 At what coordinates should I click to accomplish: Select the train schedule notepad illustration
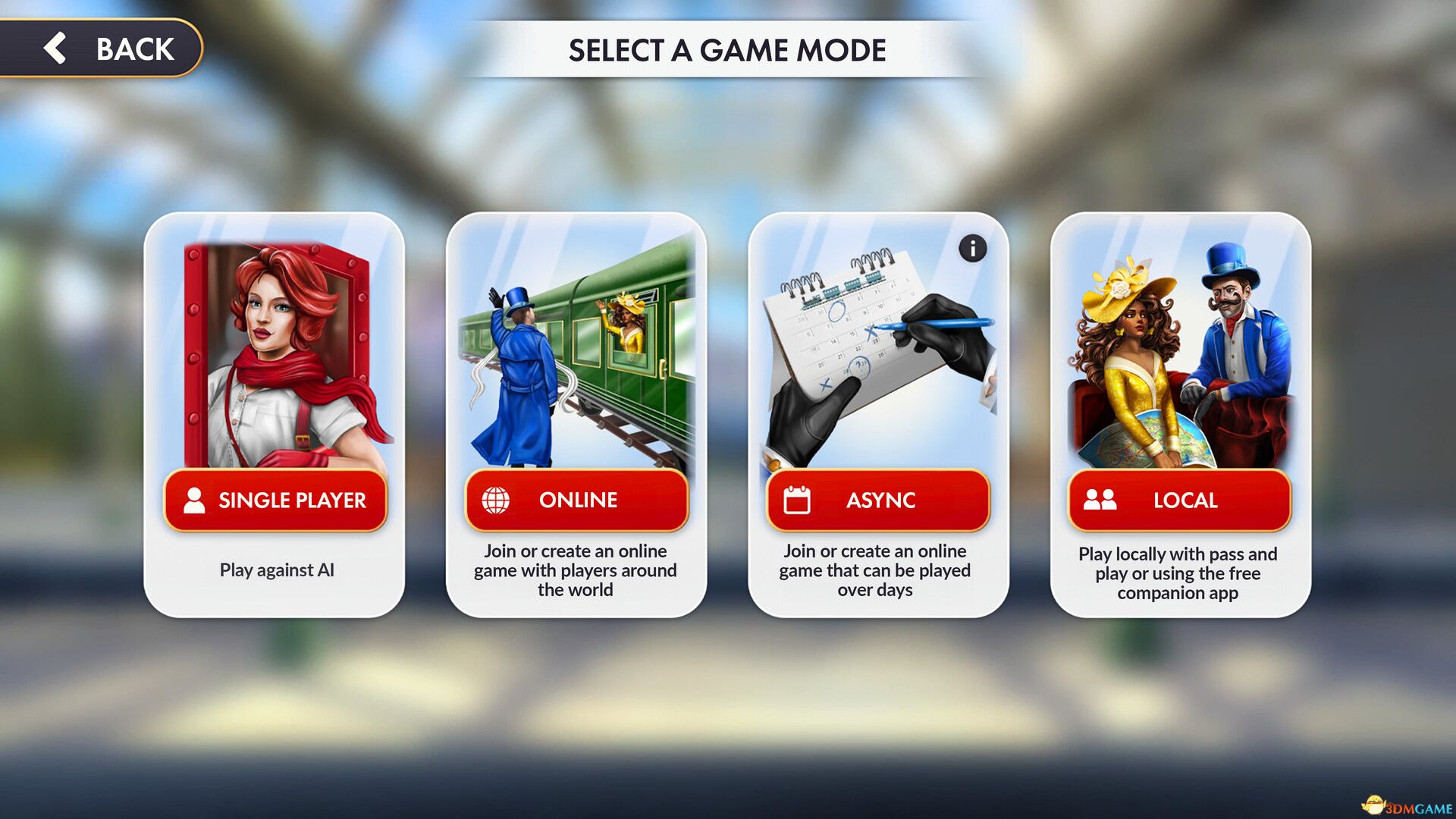857,334
